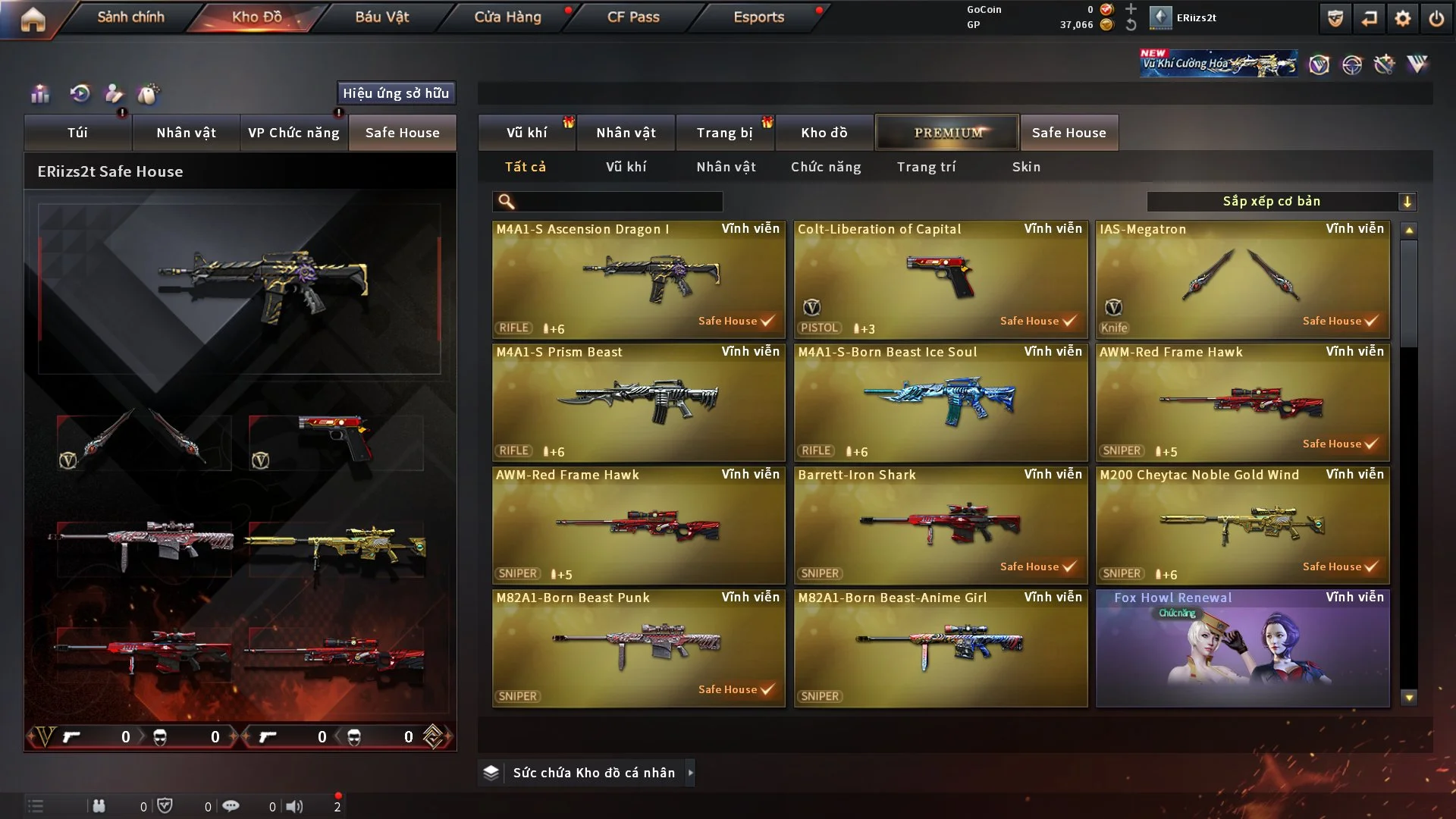Open the Sắp xếp cơ bản dropdown

tap(1281, 202)
